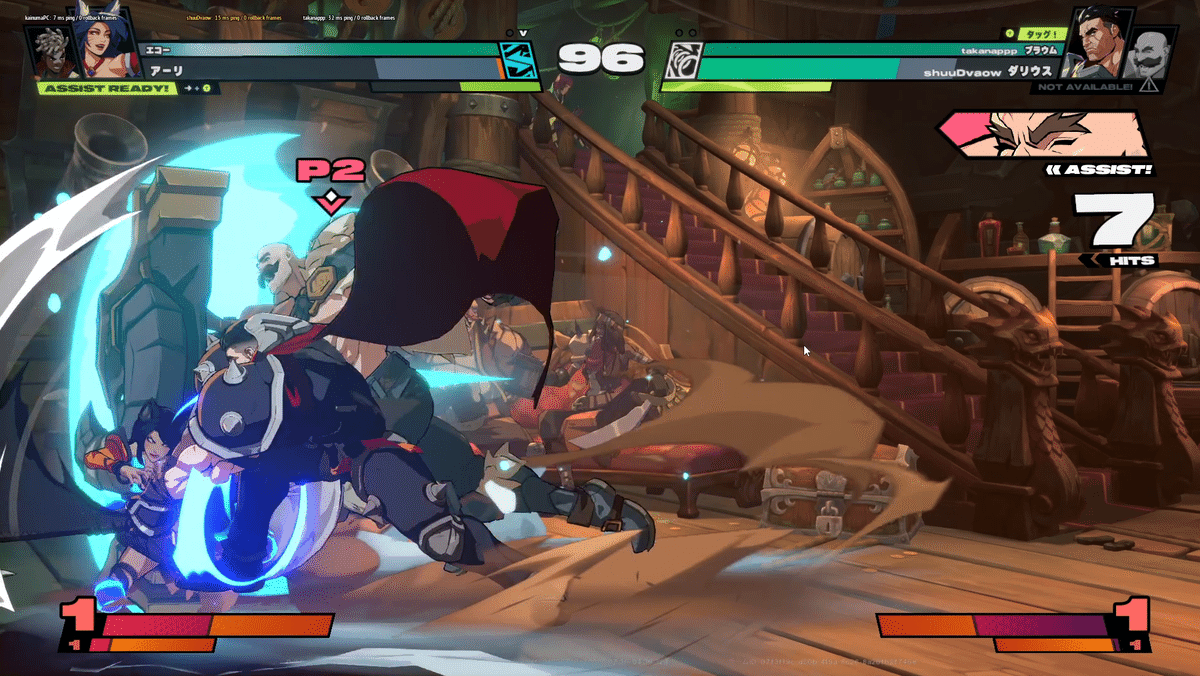Click the NOT AVAILABLE! assist badge
Image resolution: width=1200 pixels, height=676 pixels.
(x=1084, y=87)
